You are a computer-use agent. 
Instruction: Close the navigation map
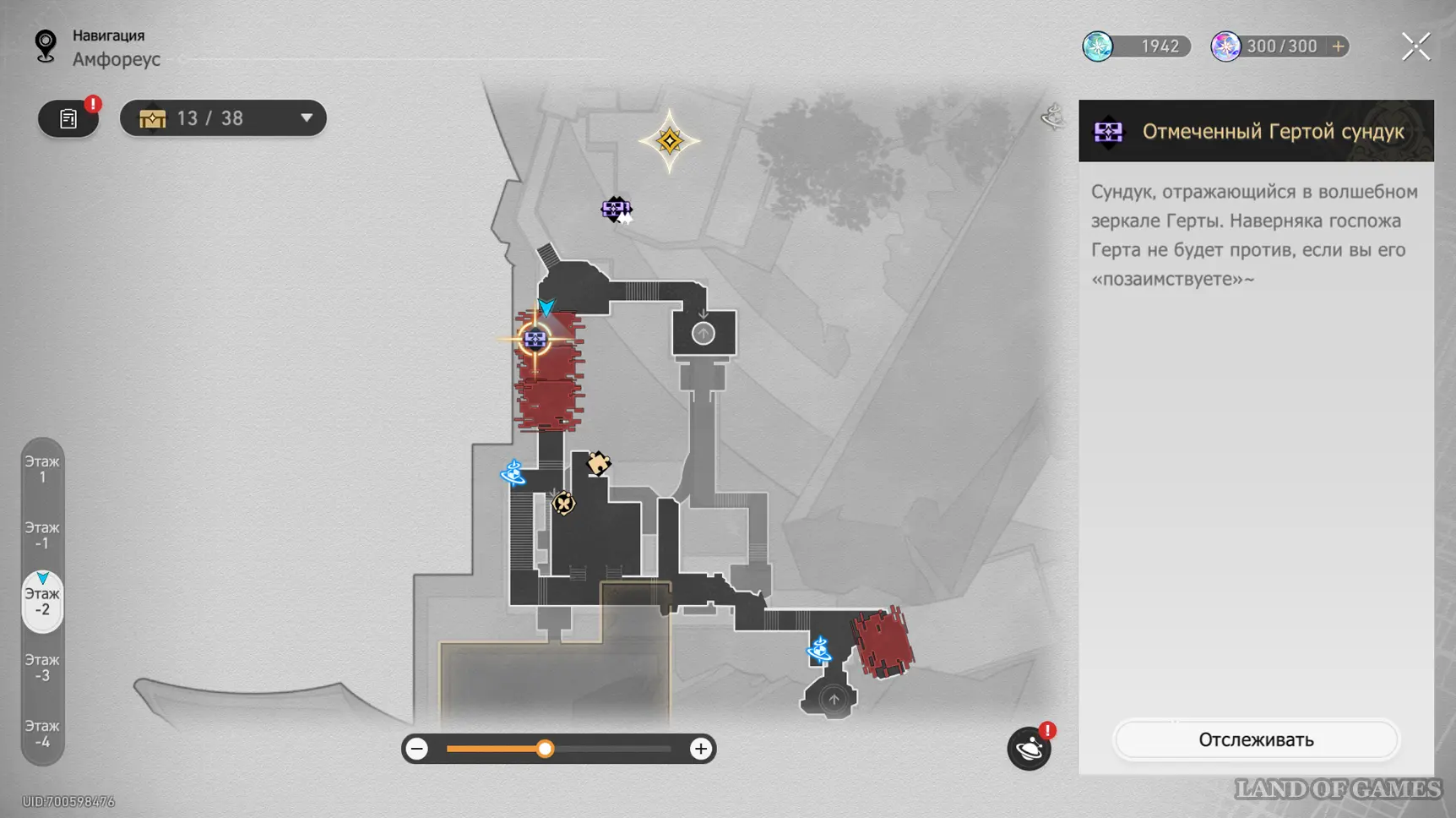[1415, 46]
